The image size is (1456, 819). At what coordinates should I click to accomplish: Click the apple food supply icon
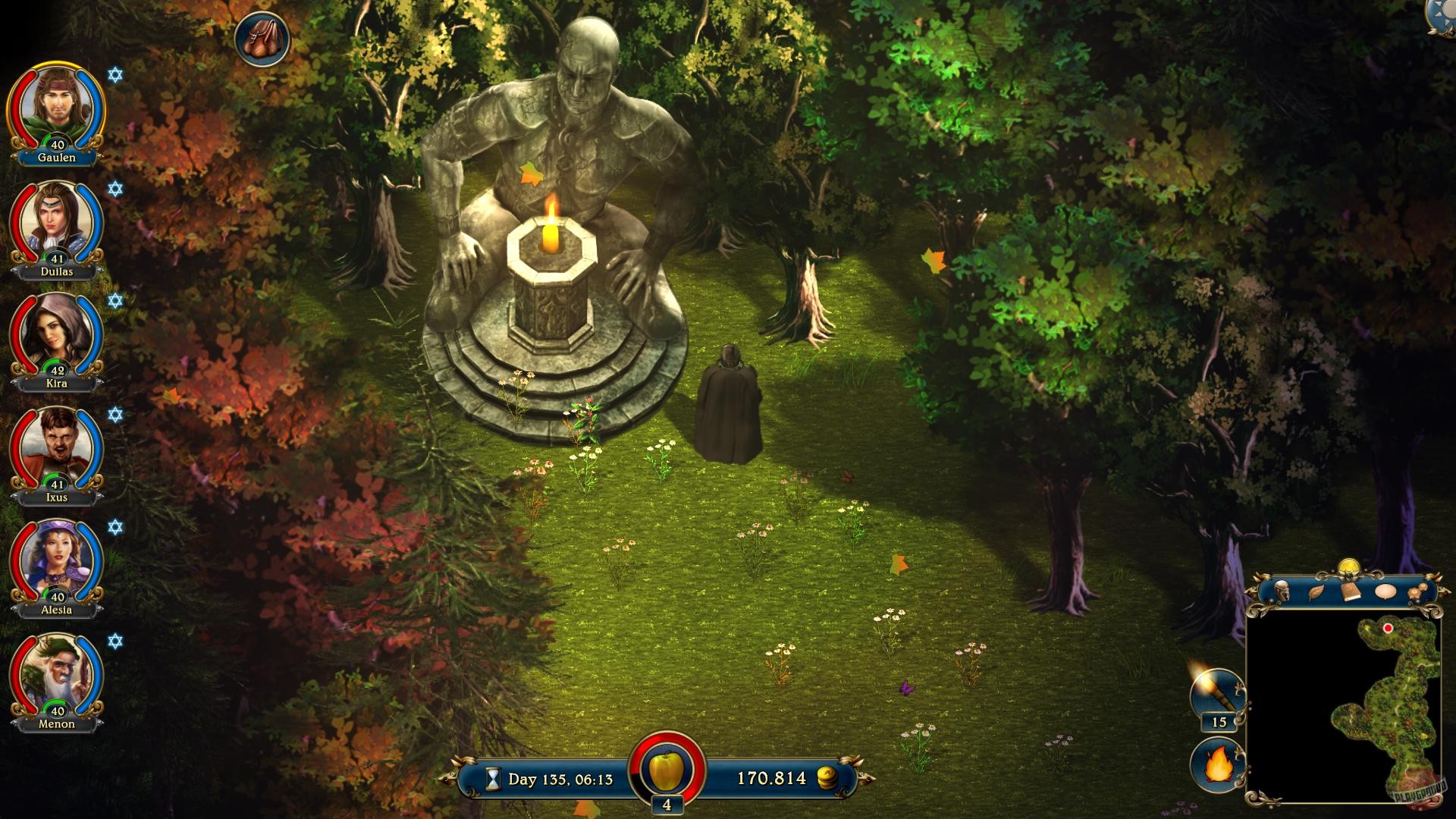point(666,770)
